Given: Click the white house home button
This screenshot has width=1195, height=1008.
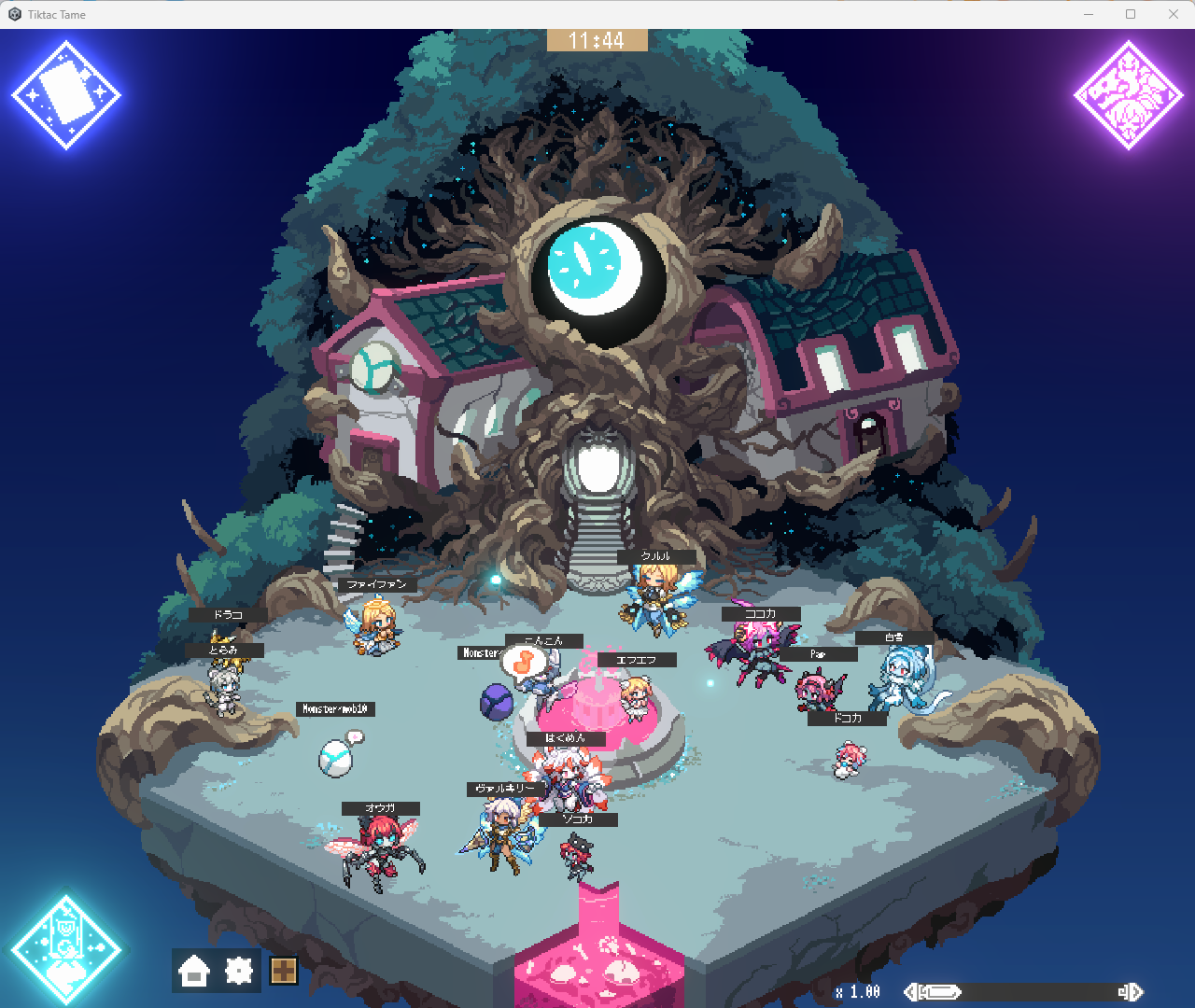Looking at the screenshot, I should click(x=194, y=972).
